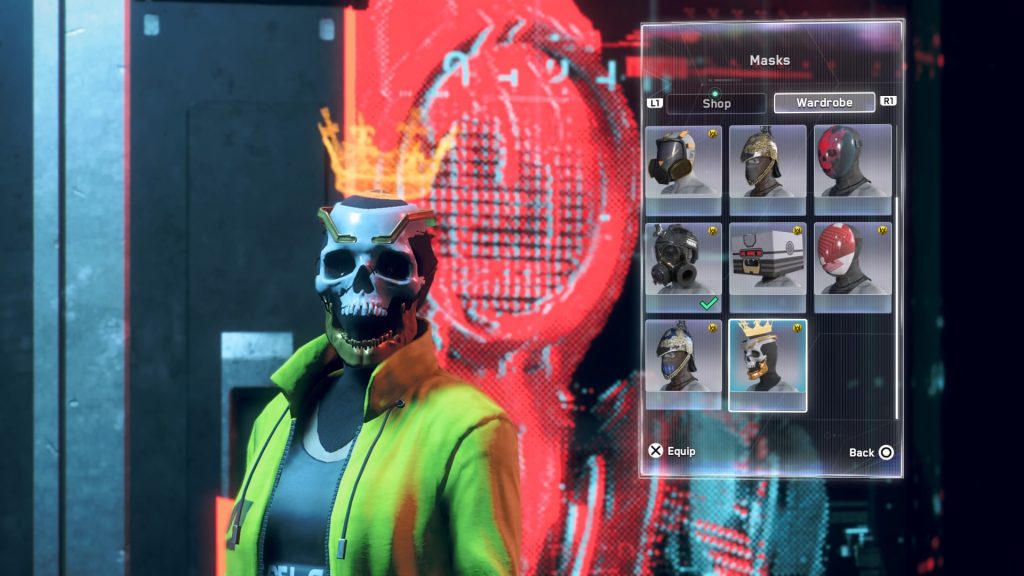The image size is (1024, 576).
Task: Select the gas mask with yellow filters
Action: pyautogui.click(x=683, y=160)
